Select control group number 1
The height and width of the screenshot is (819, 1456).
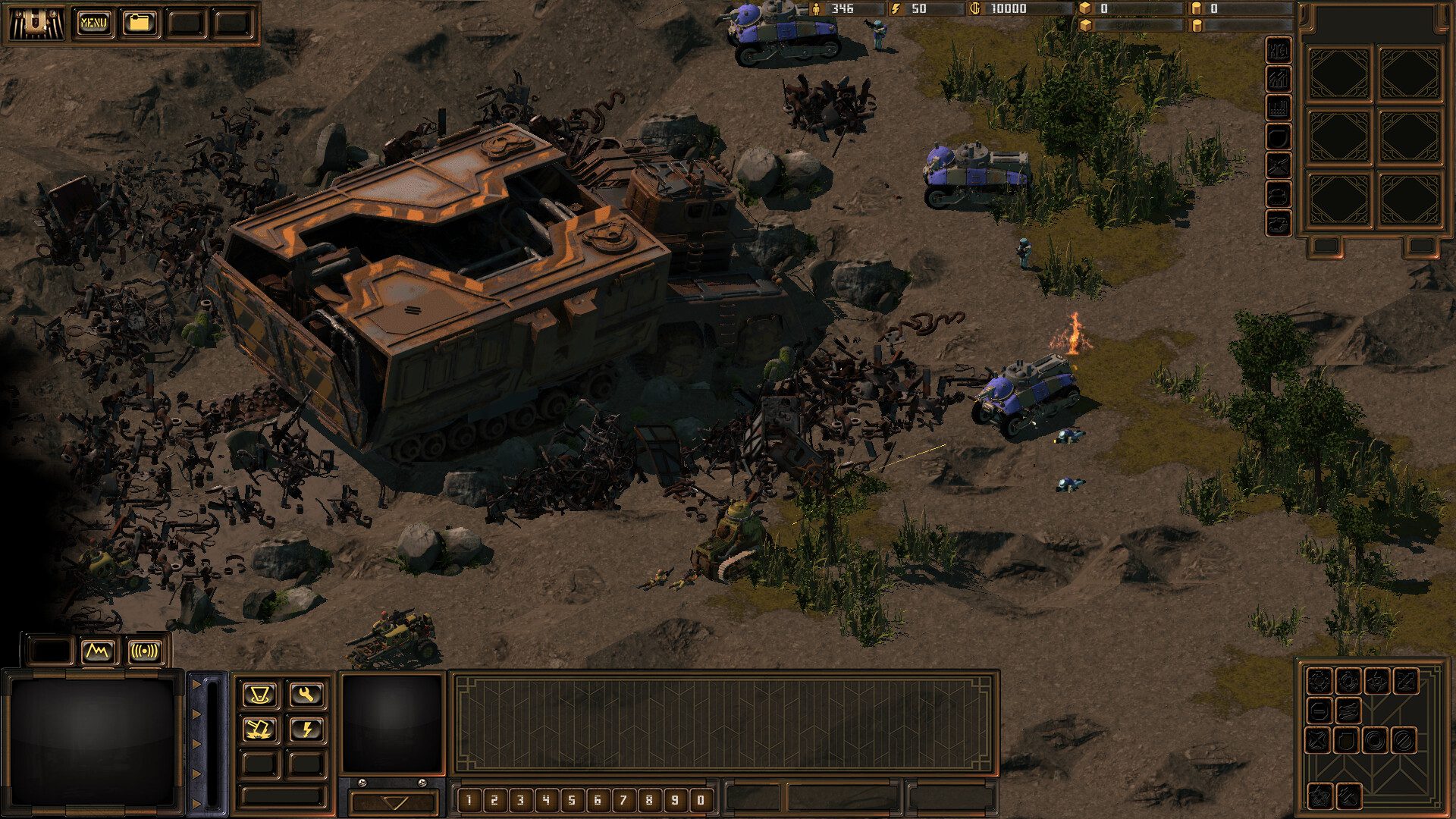(x=469, y=799)
